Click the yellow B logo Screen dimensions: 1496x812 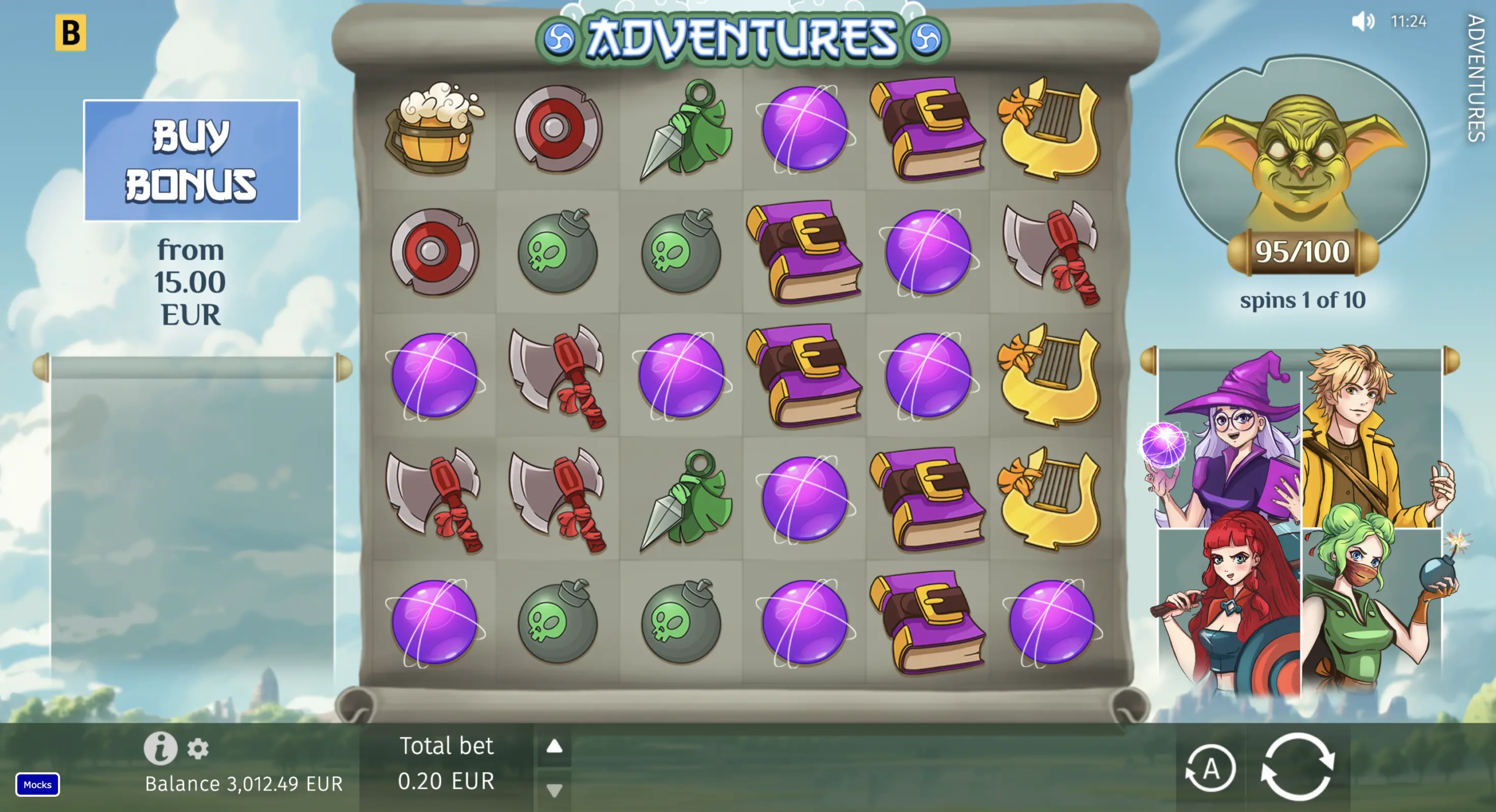[x=71, y=33]
